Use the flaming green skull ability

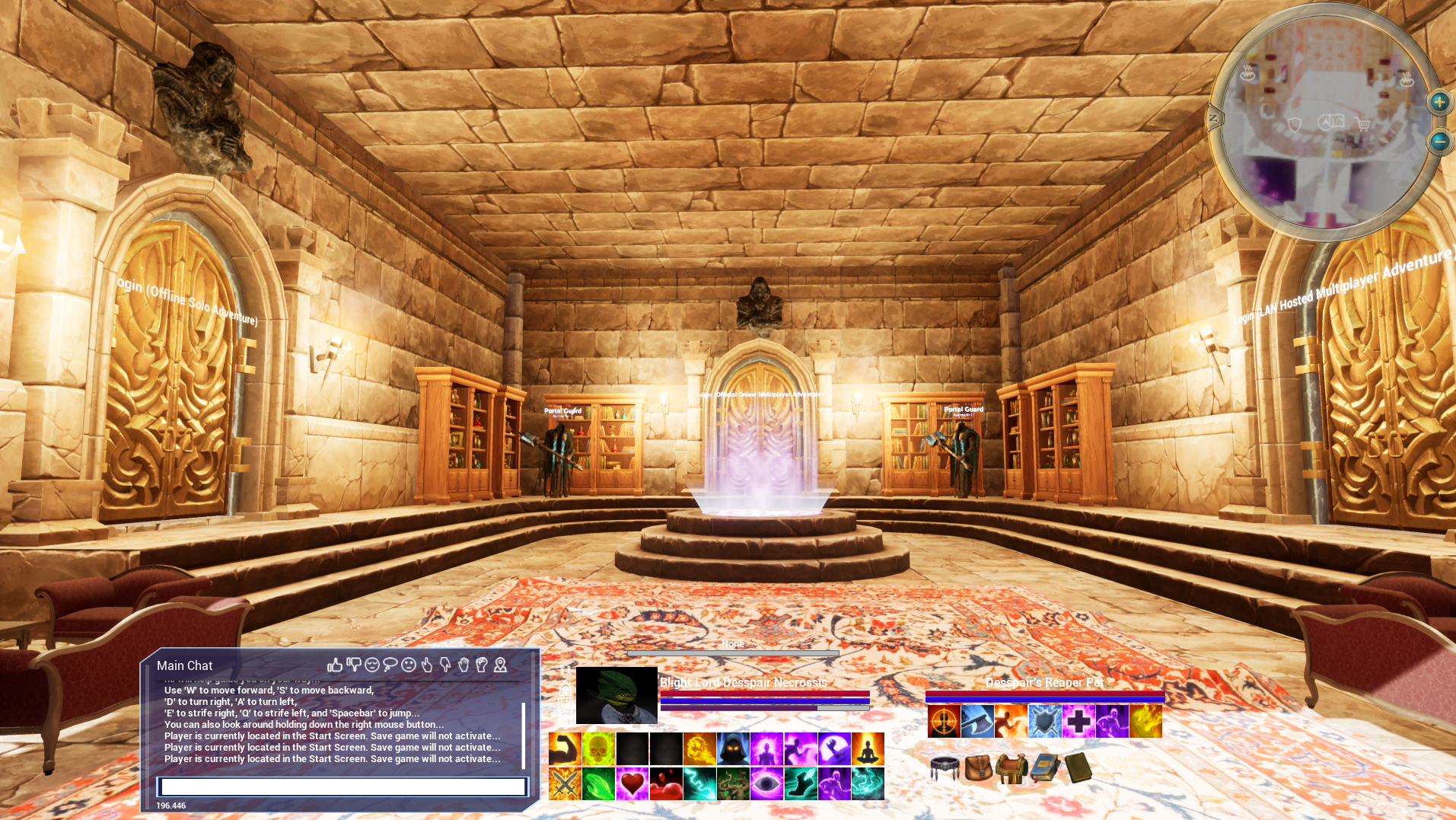[x=598, y=749]
